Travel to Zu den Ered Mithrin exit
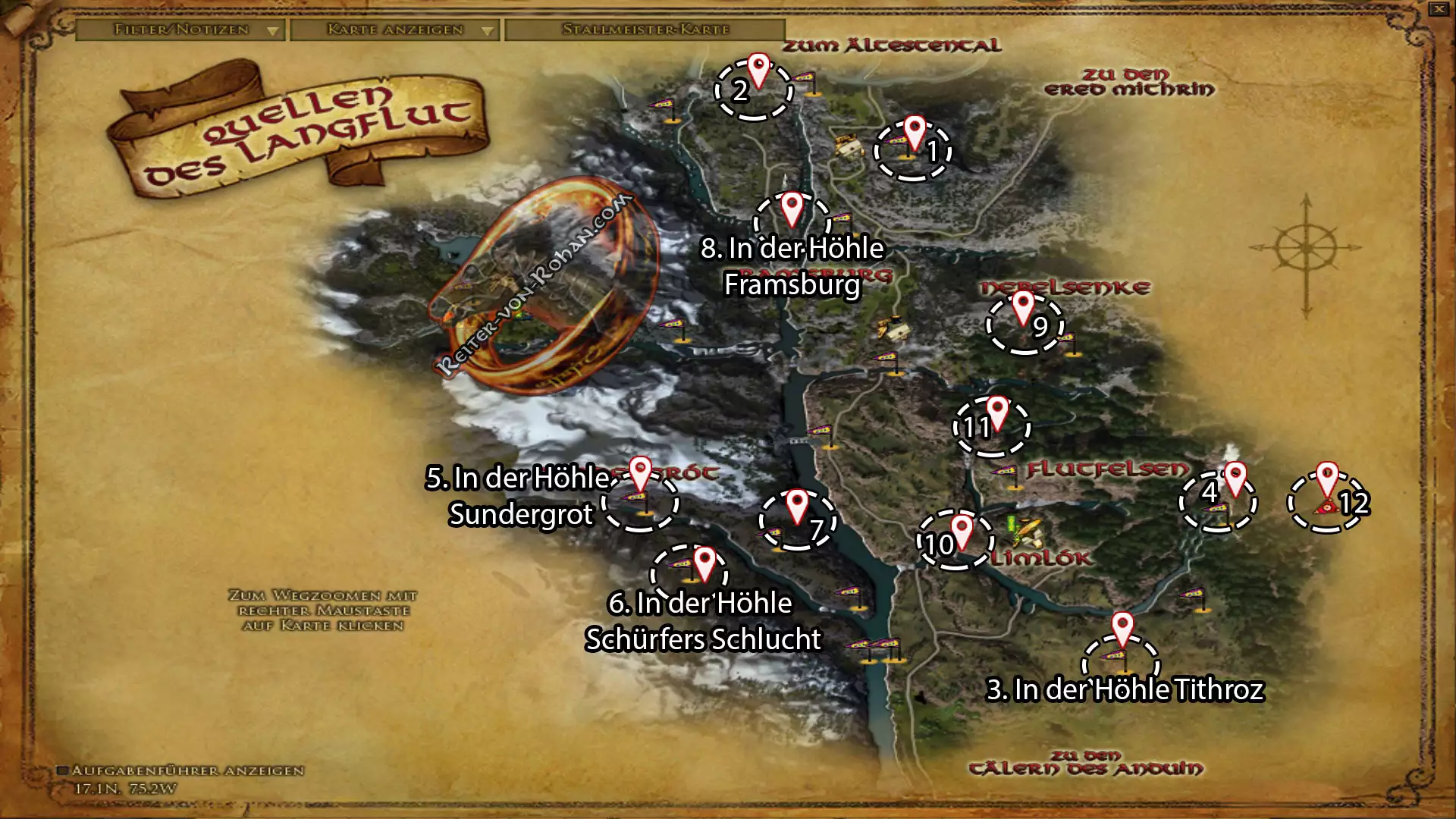 pyautogui.click(x=1128, y=82)
